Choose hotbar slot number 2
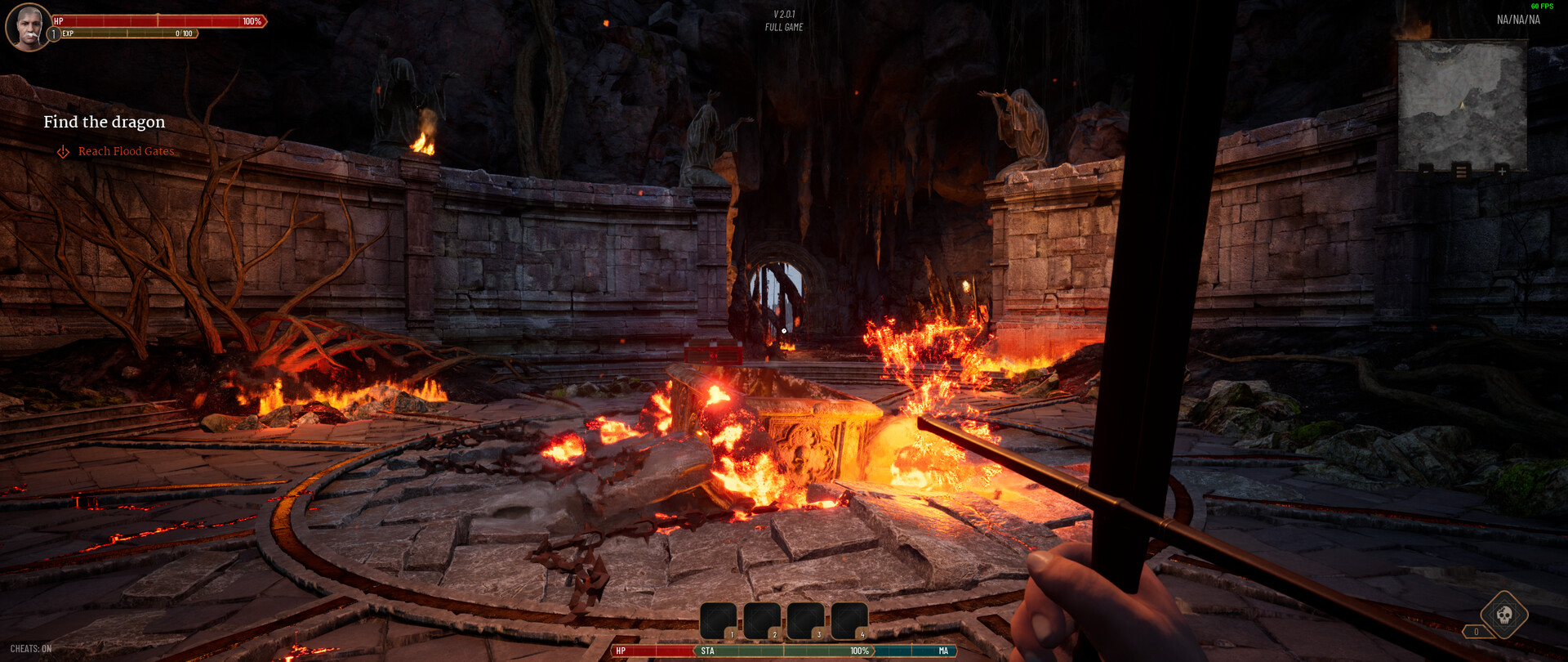 coord(762,620)
